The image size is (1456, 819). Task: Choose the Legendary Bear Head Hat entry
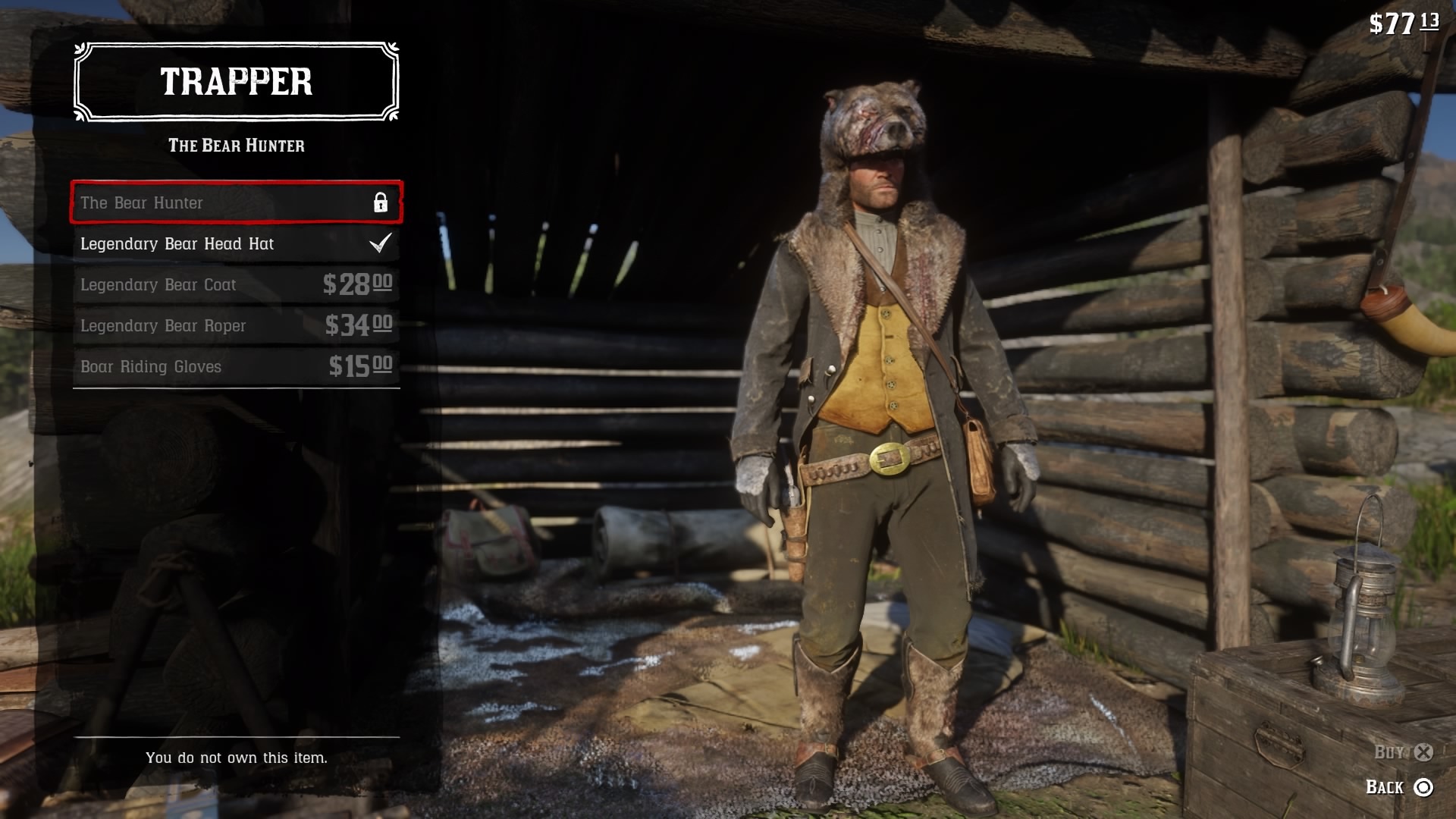click(236, 243)
